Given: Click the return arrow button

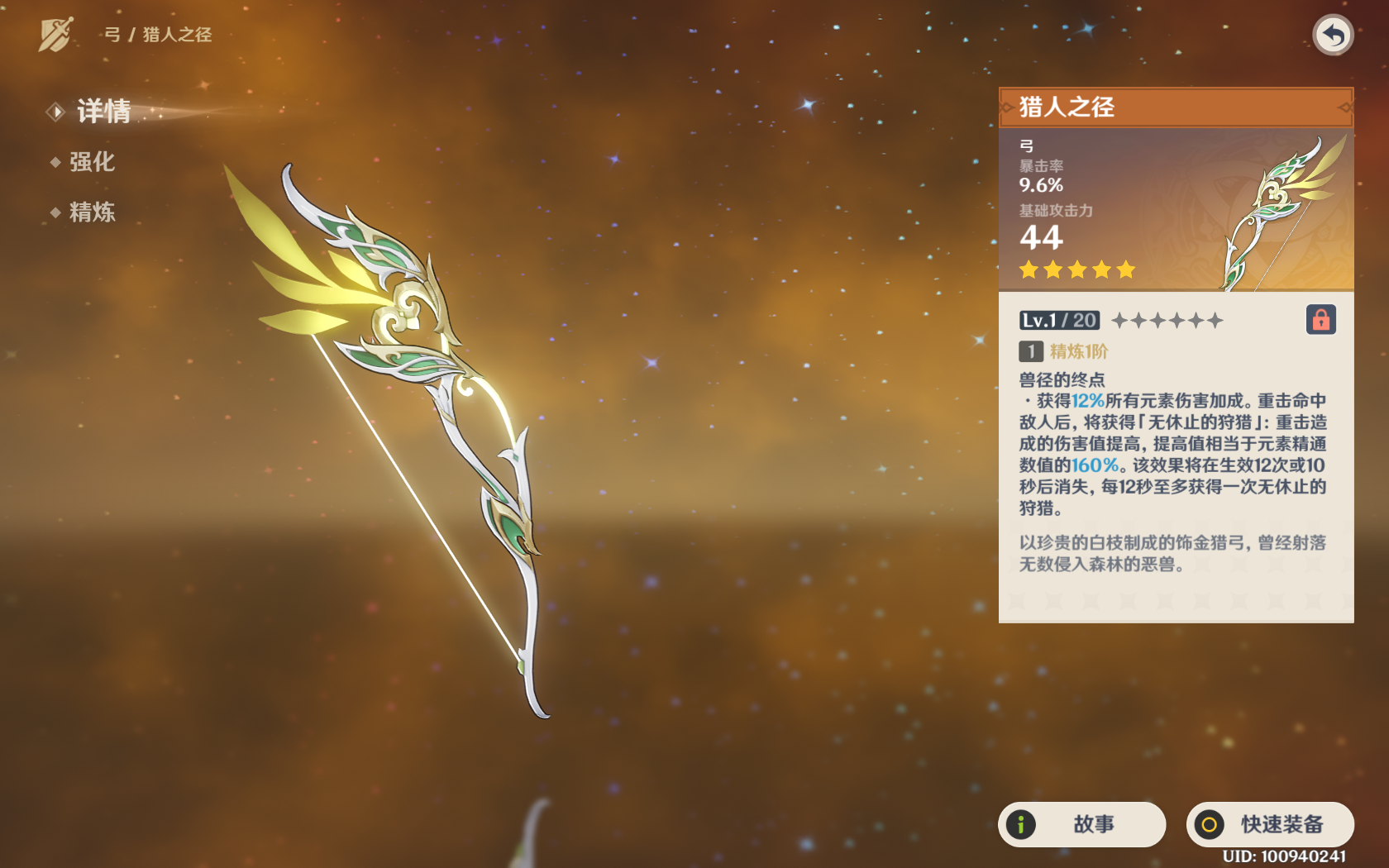Looking at the screenshot, I should [1332, 36].
